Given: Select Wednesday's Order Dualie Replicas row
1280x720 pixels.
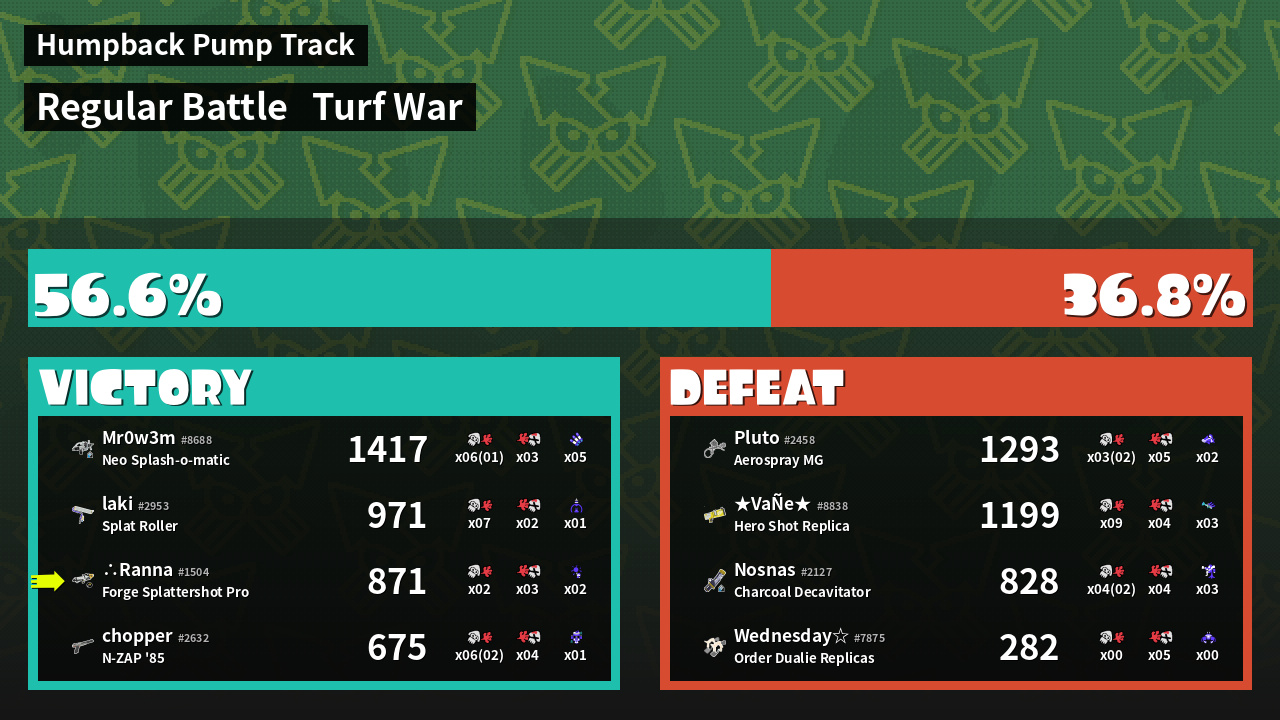Looking at the screenshot, I should [x=956, y=647].
